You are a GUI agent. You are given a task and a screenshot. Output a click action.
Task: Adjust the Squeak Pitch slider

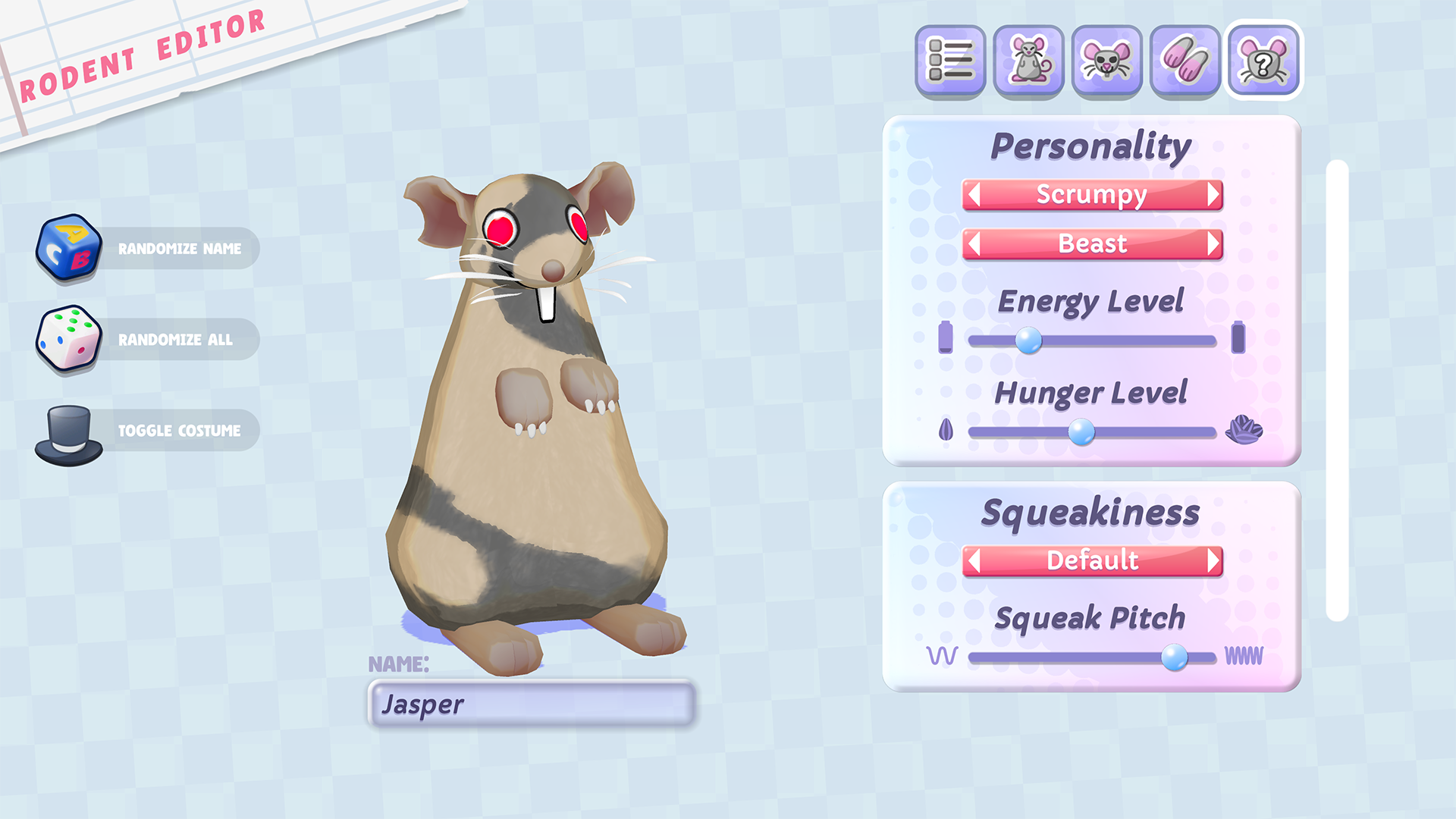click(1174, 657)
